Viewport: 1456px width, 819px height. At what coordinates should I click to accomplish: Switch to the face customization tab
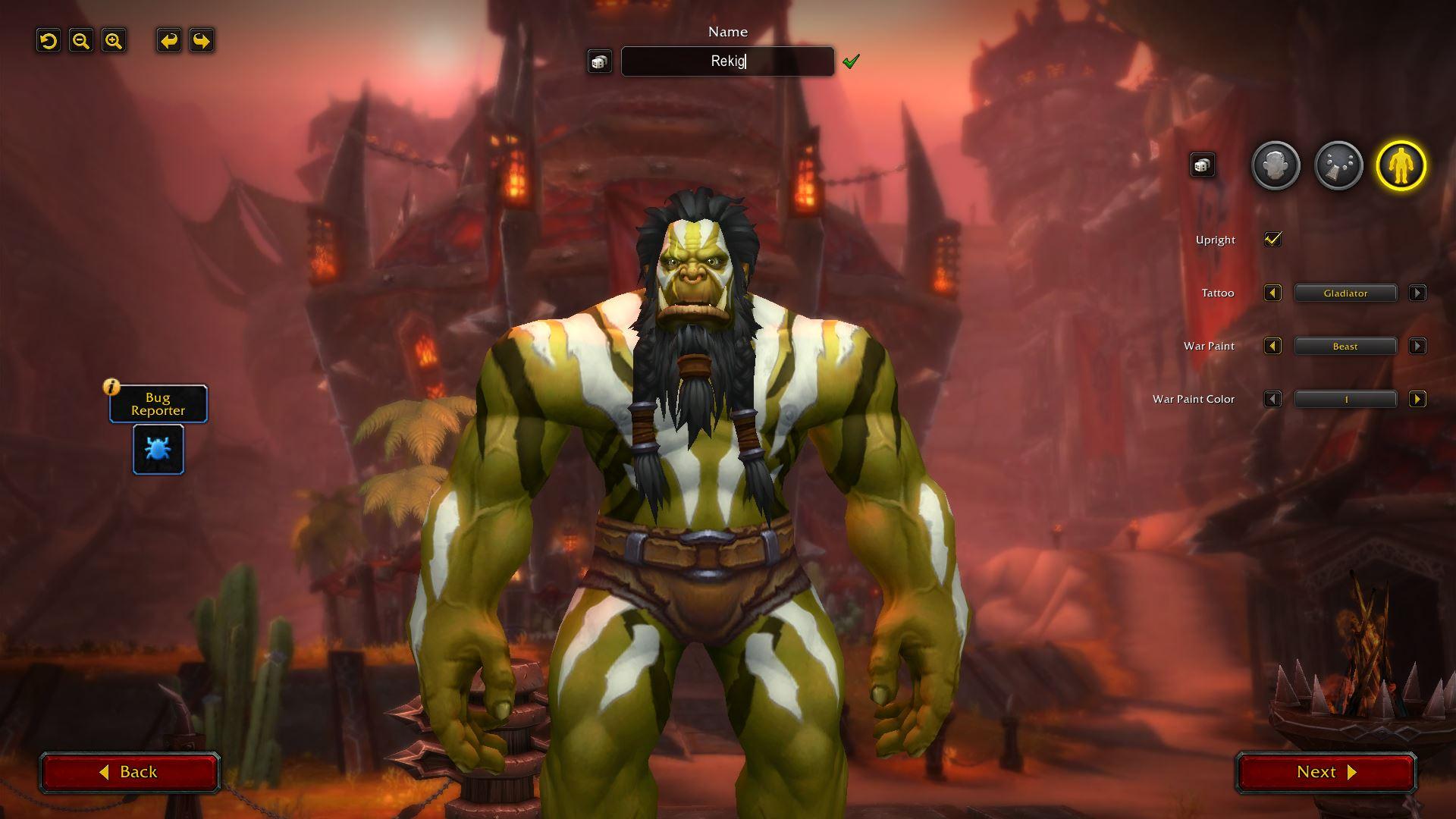click(1276, 165)
